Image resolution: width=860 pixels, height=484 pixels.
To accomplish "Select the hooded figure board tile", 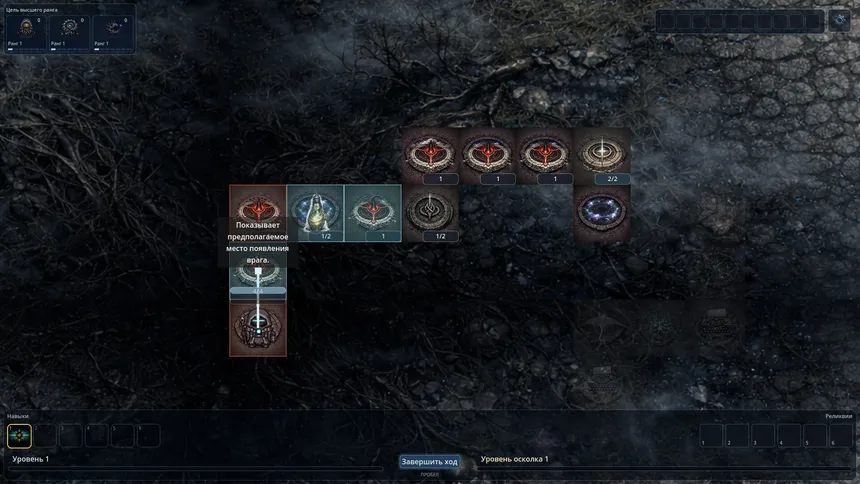I will click(x=316, y=212).
